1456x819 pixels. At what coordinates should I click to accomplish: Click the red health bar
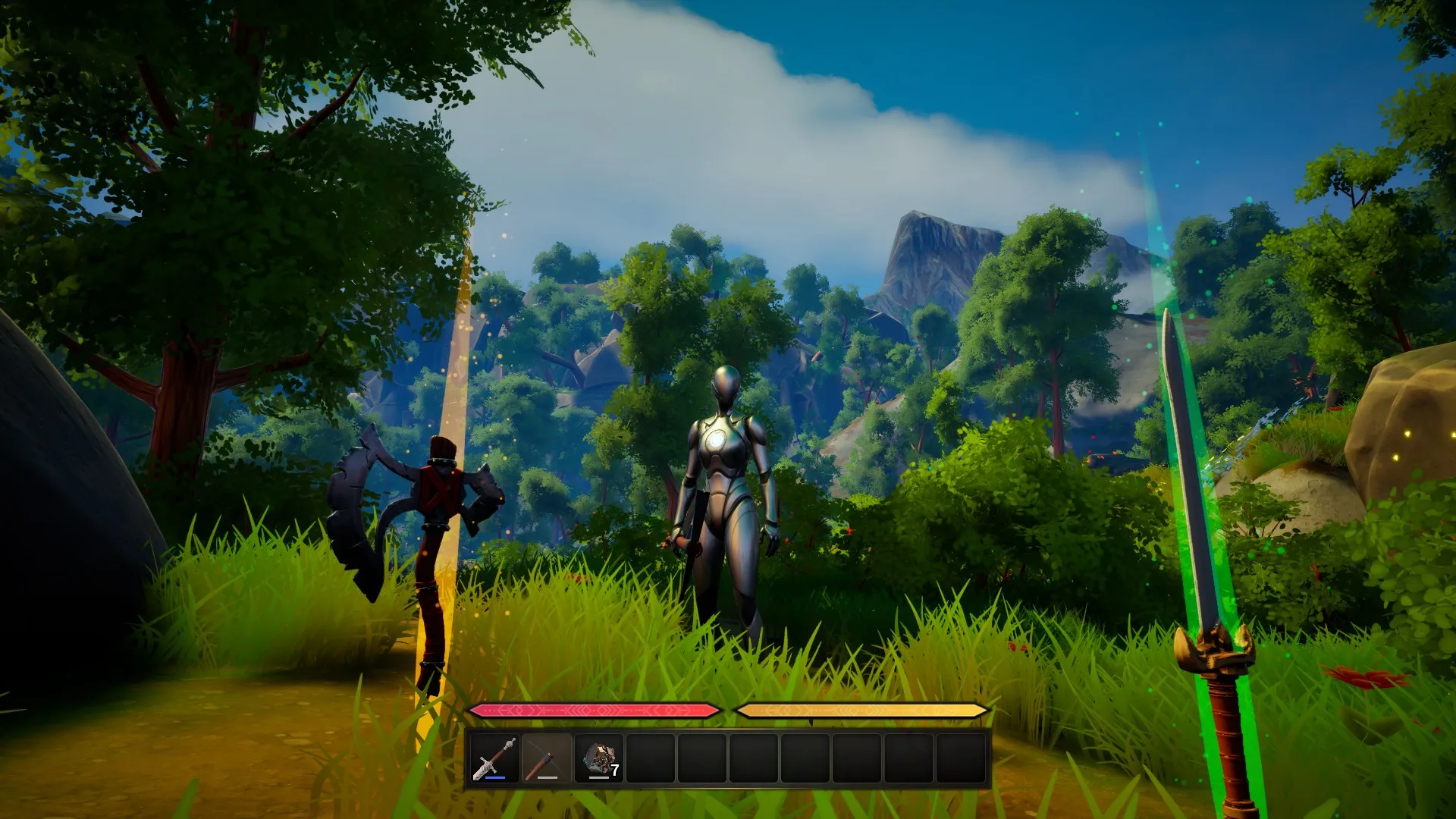click(x=595, y=711)
